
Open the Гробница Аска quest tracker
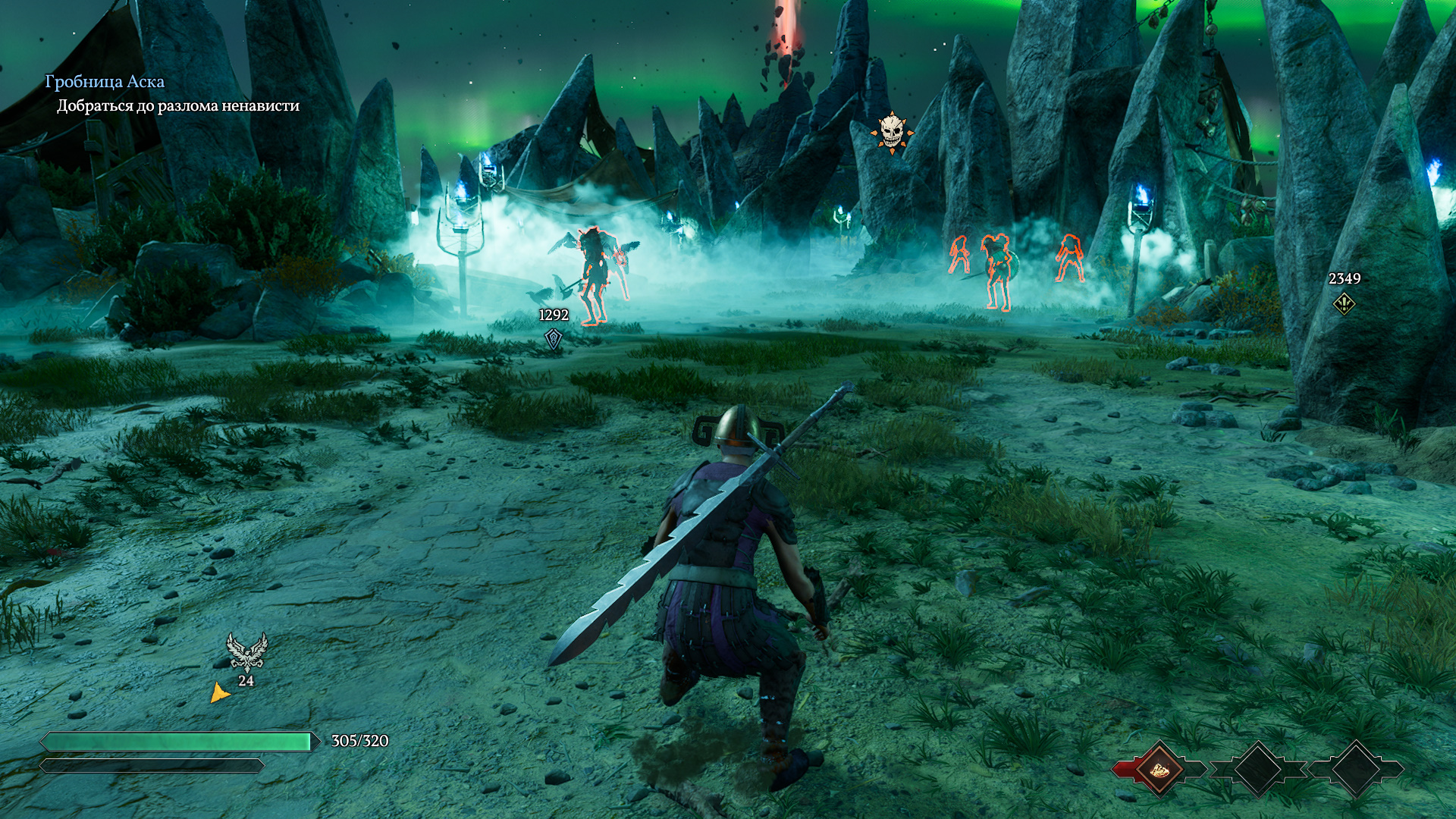coord(105,82)
